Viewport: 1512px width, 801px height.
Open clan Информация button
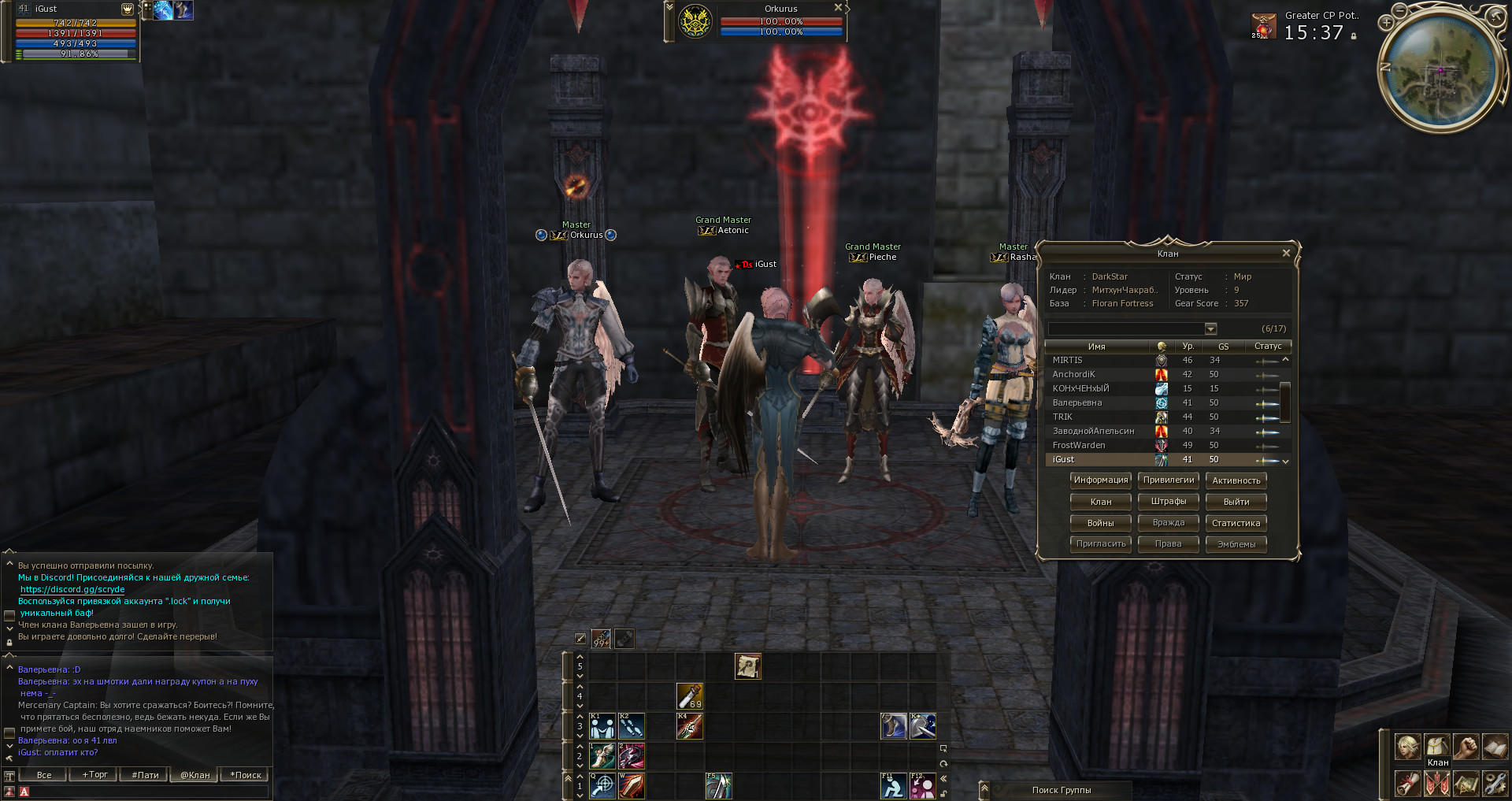tap(1101, 480)
